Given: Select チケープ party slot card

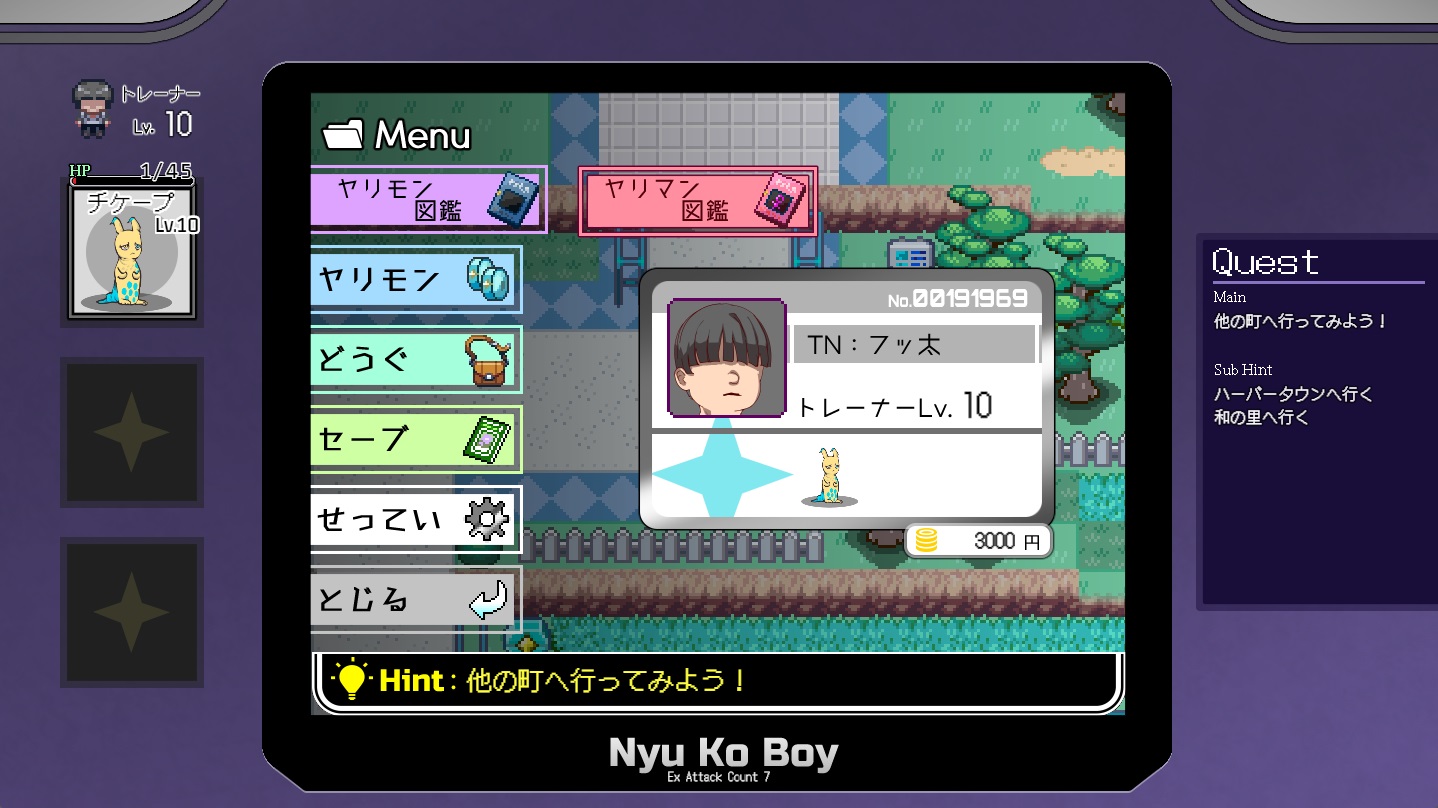Looking at the screenshot, I should [132, 250].
